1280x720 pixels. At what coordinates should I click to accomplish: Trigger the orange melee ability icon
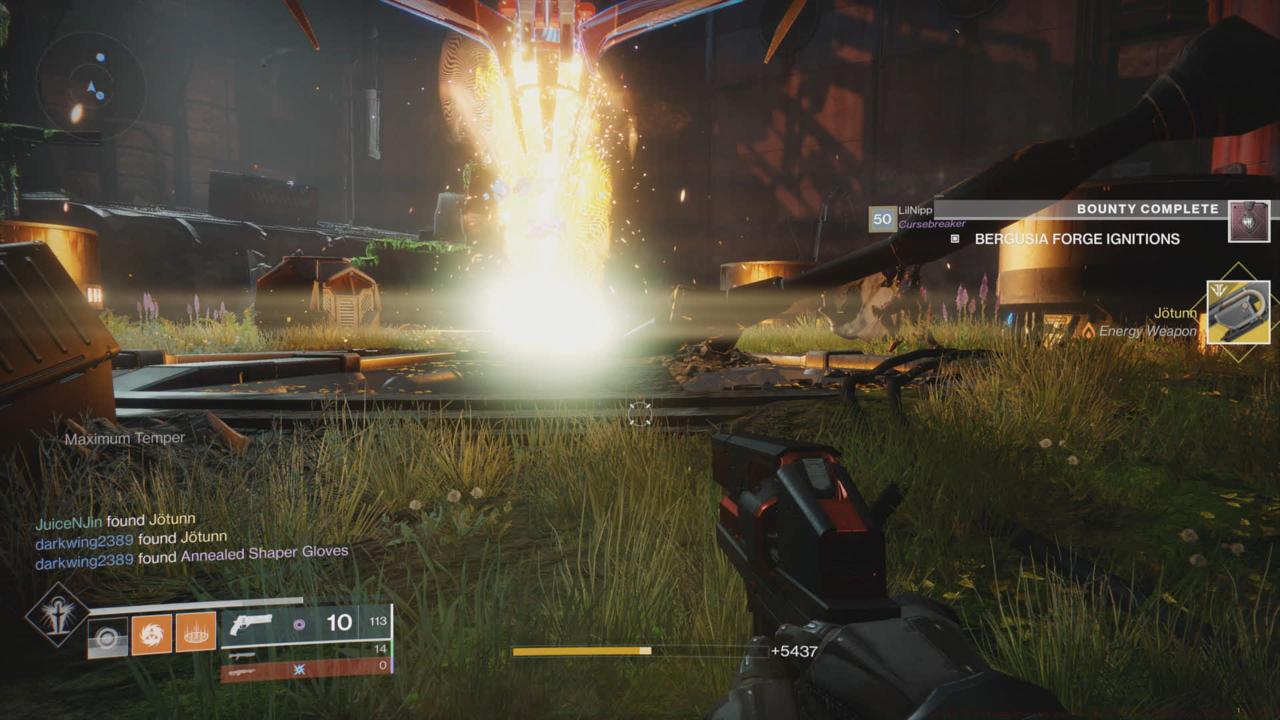pyautogui.click(x=196, y=633)
